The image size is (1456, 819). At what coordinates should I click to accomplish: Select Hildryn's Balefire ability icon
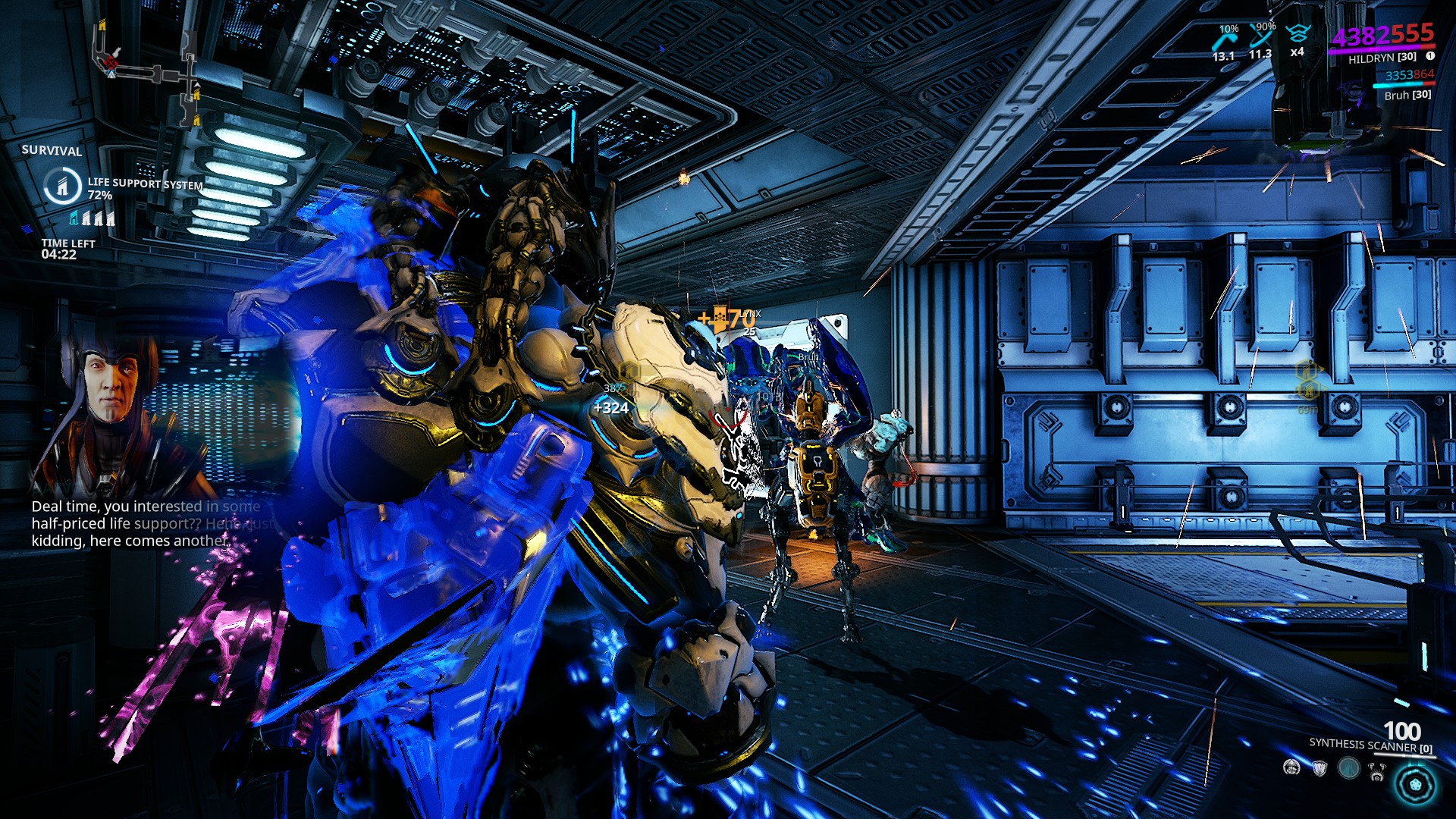[1291, 769]
